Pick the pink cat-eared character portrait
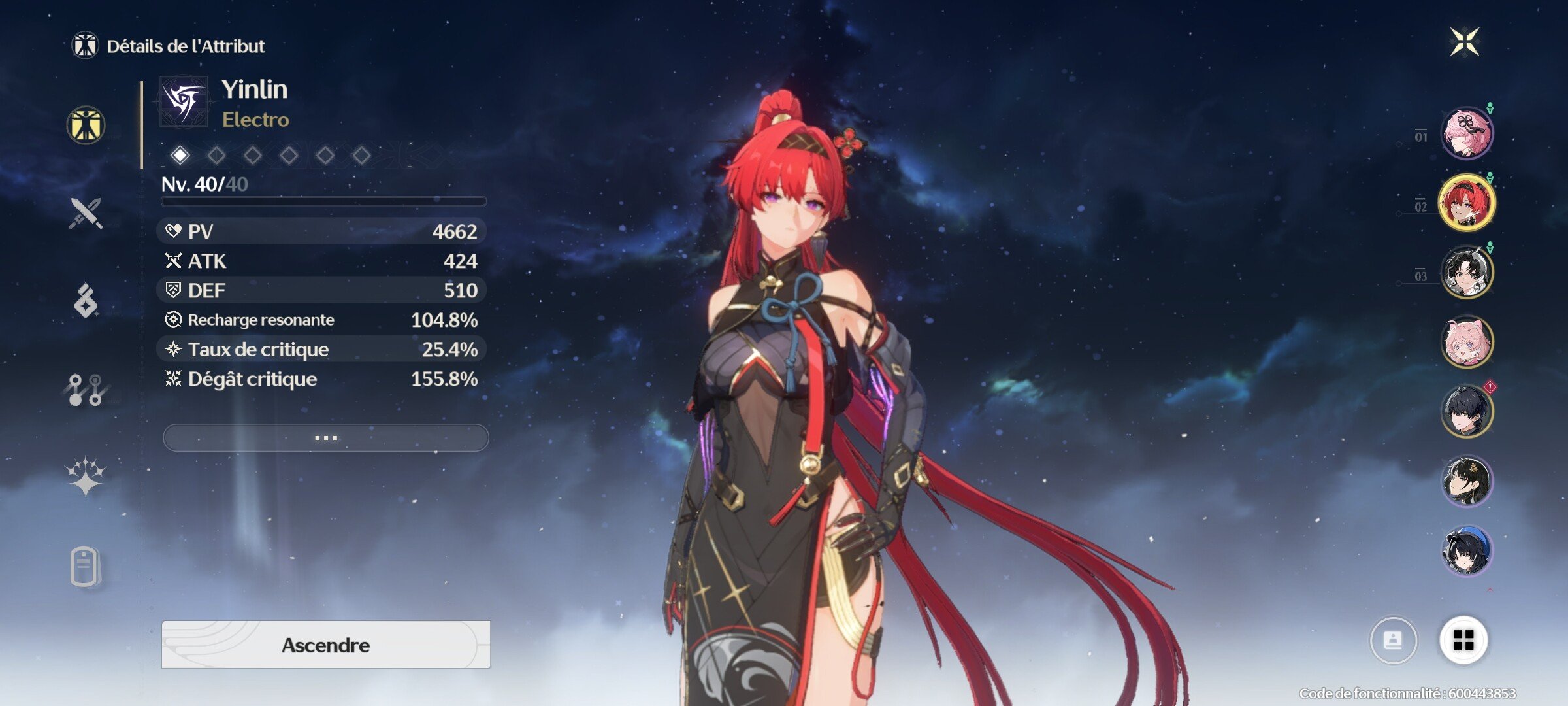This screenshot has width=1568, height=706. (x=1467, y=342)
